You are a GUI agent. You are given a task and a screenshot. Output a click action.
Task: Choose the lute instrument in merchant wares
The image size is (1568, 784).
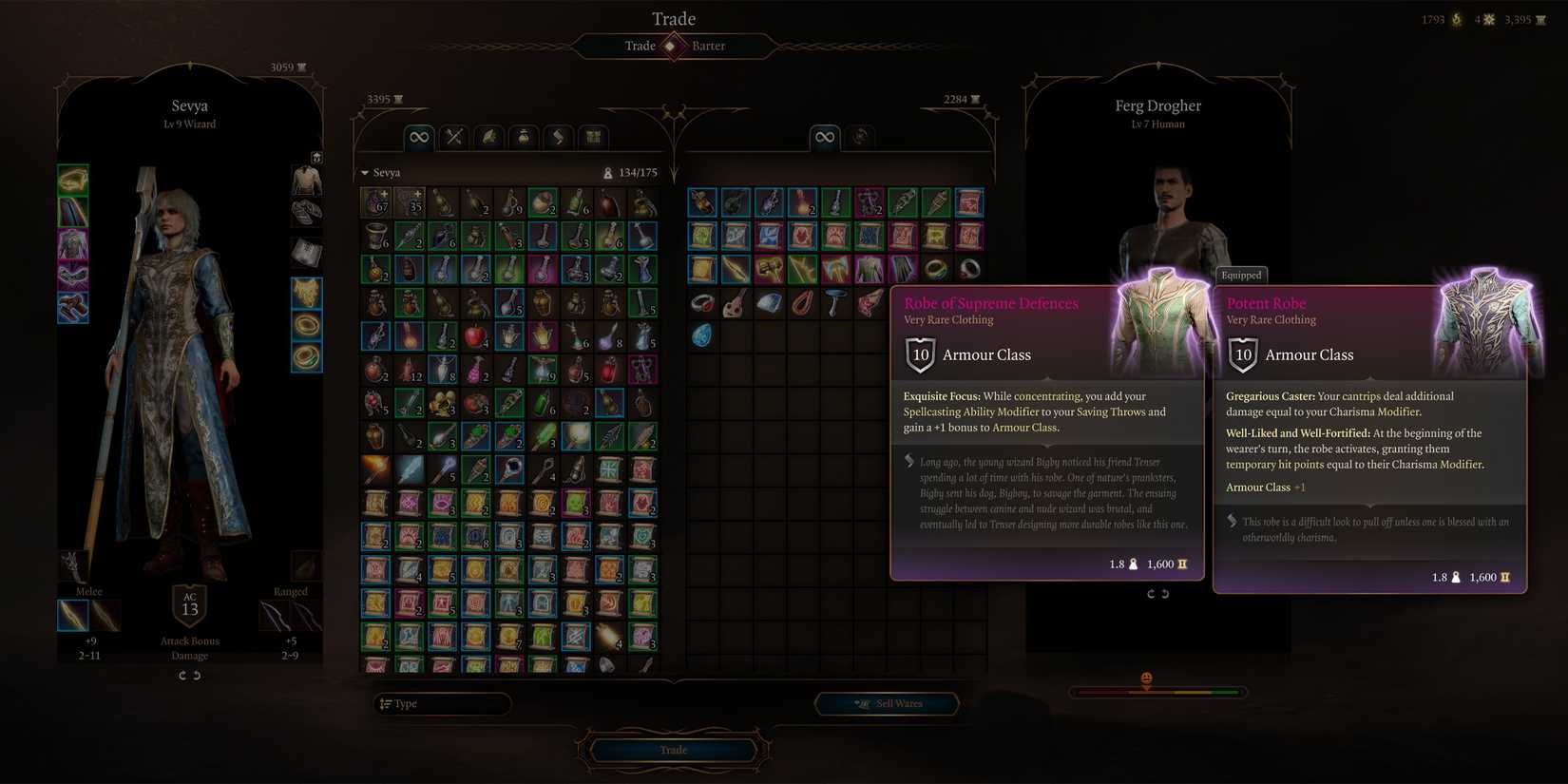tap(735, 303)
